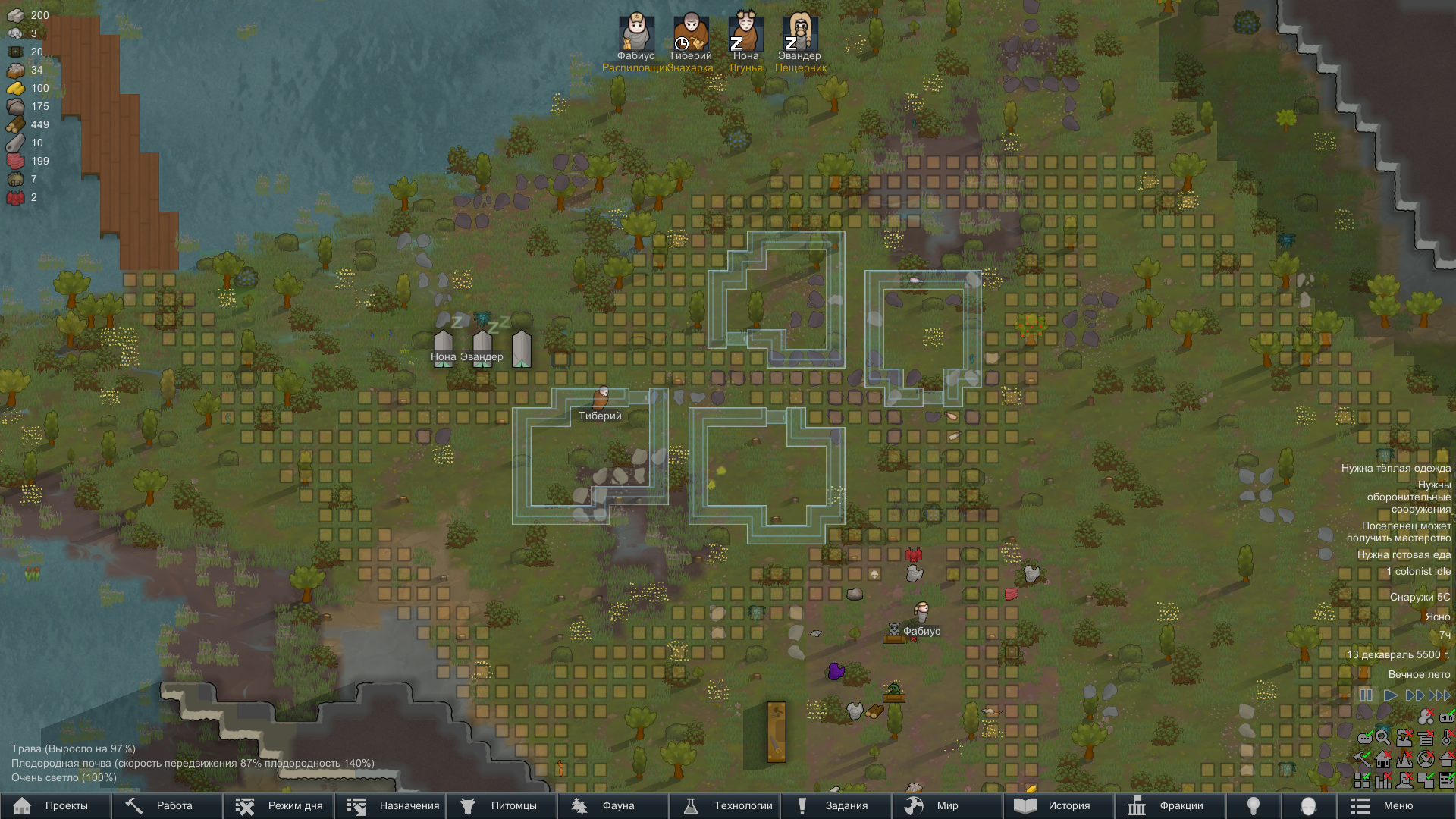This screenshot has width=1456, height=819.
Task: Open the Задания quests tab
Action: coord(836,805)
